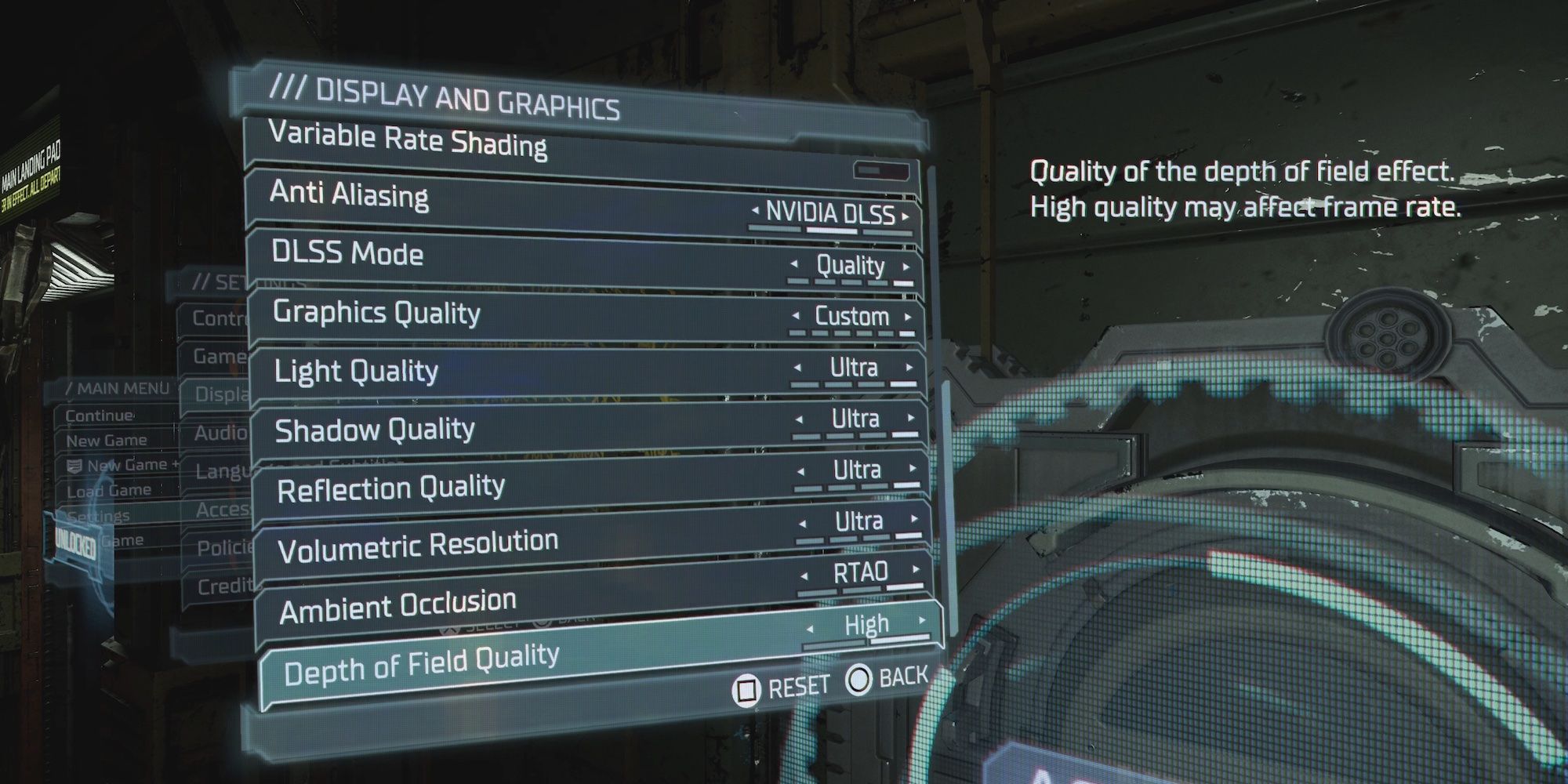The image size is (1568, 784).
Task: Select Continue from the main menu
Action: coord(102,416)
